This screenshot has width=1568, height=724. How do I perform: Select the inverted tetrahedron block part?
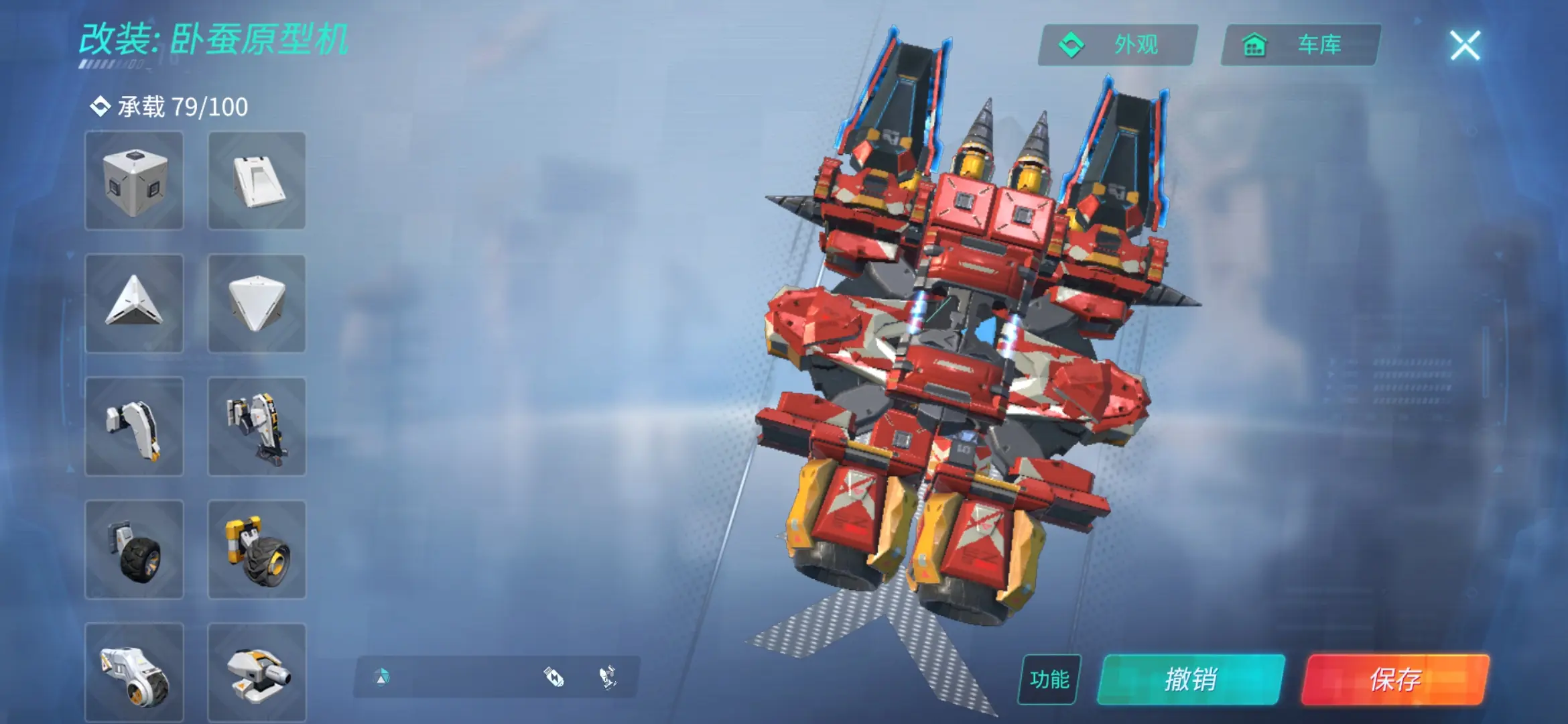click(x=257, y=304)
